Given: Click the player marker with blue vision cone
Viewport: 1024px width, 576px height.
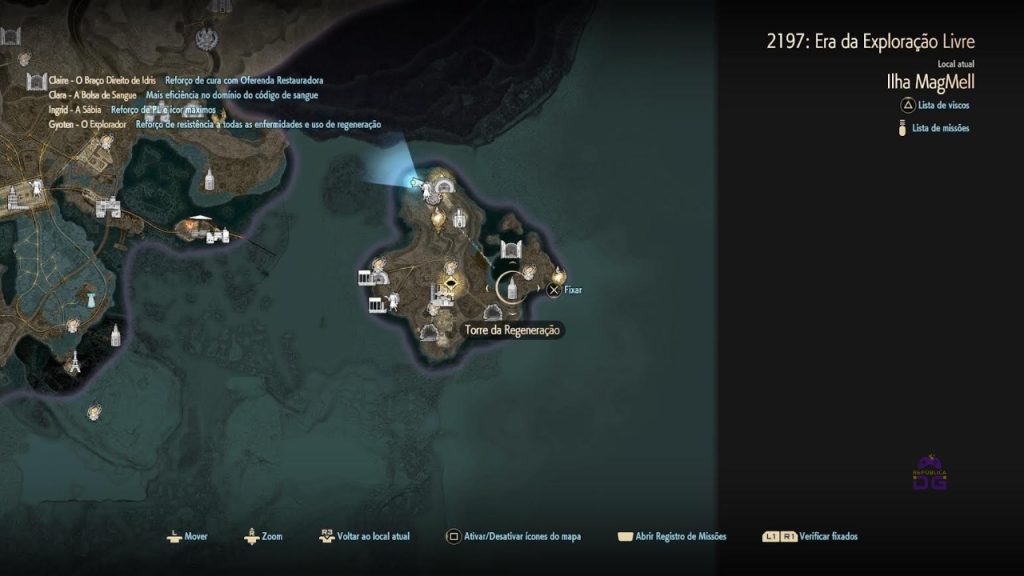Looking at the screenshot, I should tap(414, 181).
